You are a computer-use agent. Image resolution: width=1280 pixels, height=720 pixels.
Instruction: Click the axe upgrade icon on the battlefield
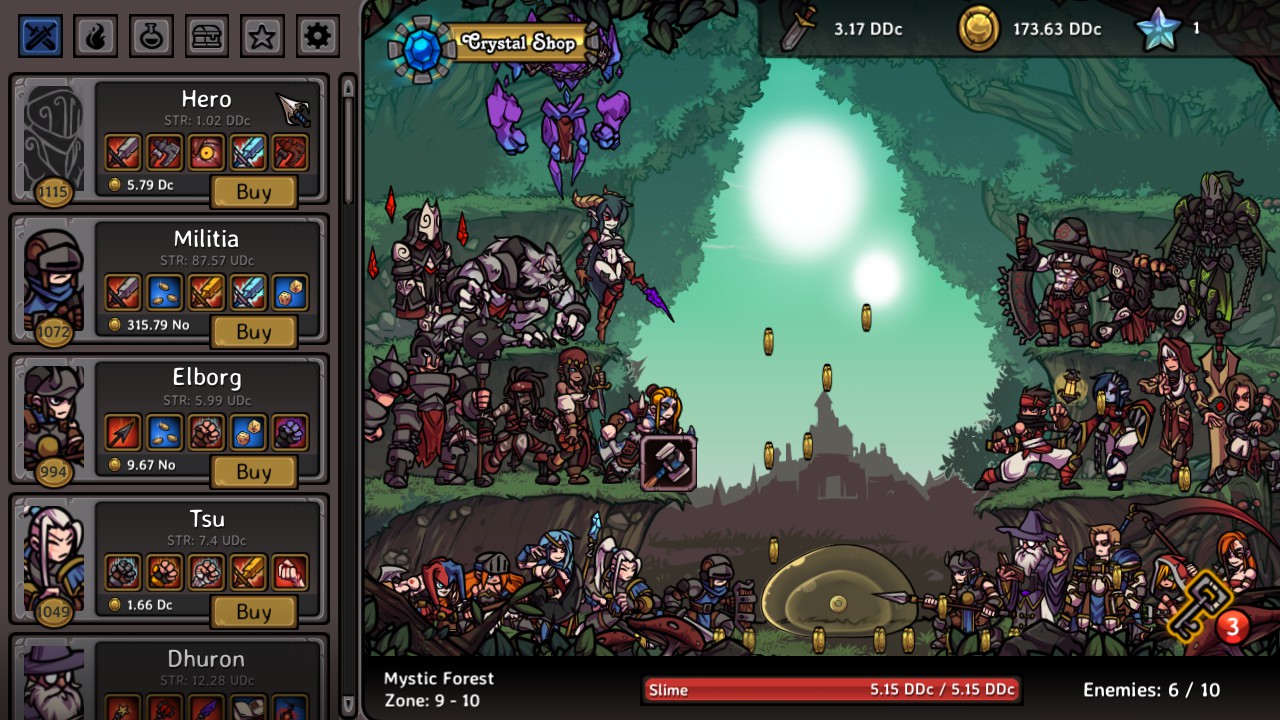tap(668, 462)
